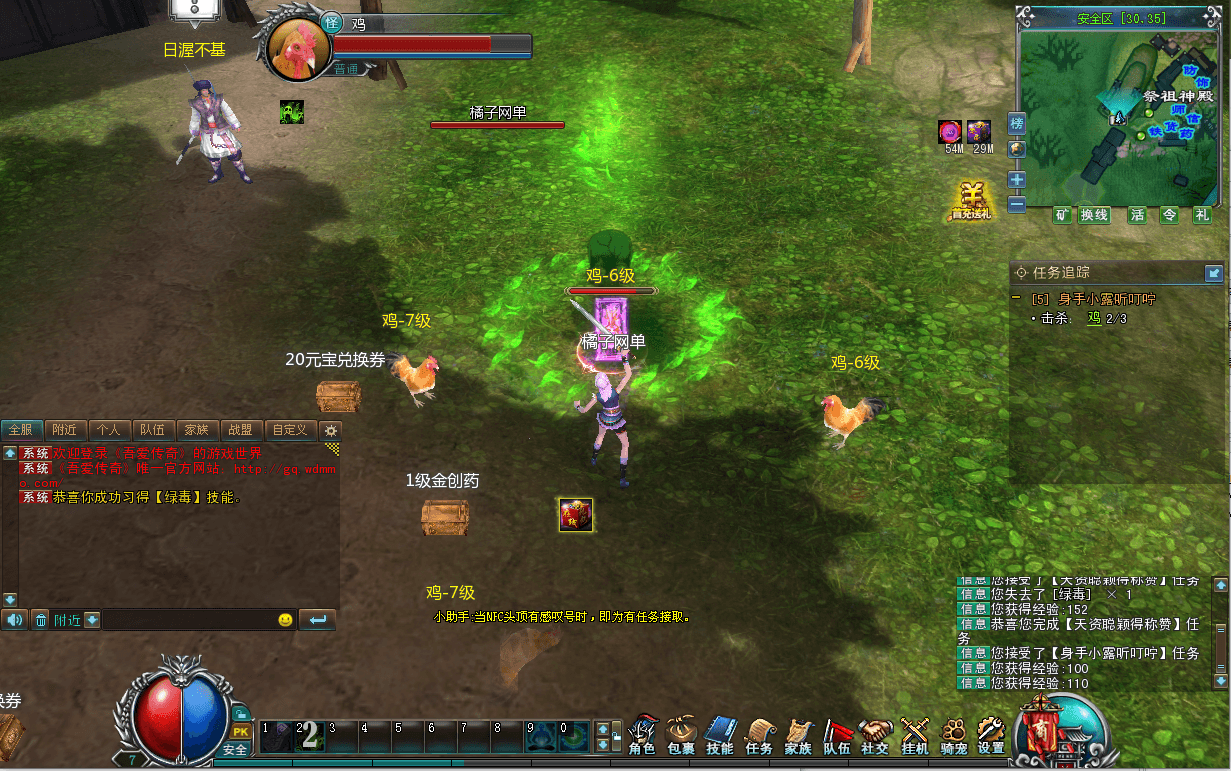Open the 骑宠 mount and pet panel
Image resolution: width=1231 pixels, height=771 pixels.
953,735
